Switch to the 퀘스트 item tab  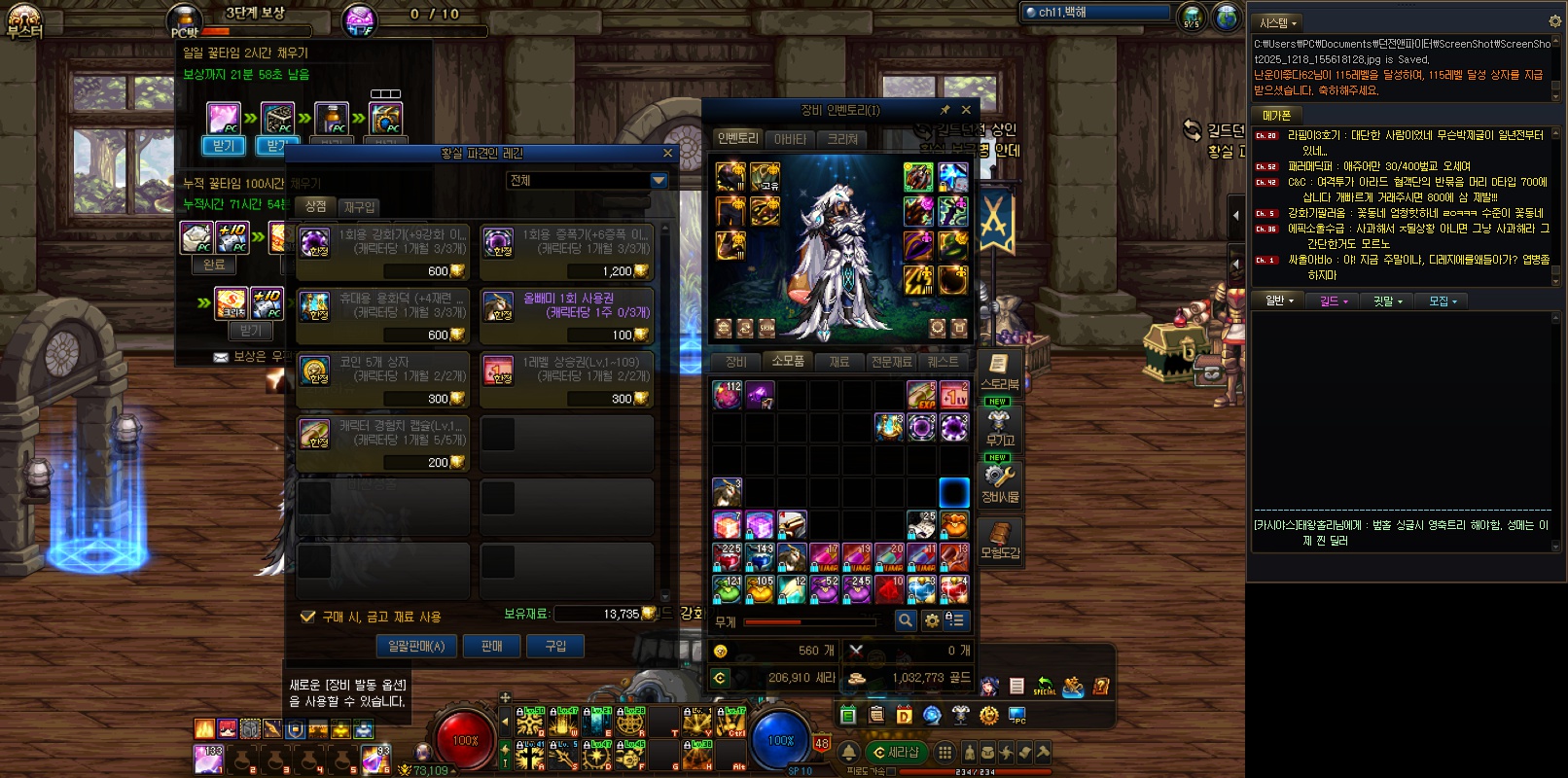(x=943, y=362)
